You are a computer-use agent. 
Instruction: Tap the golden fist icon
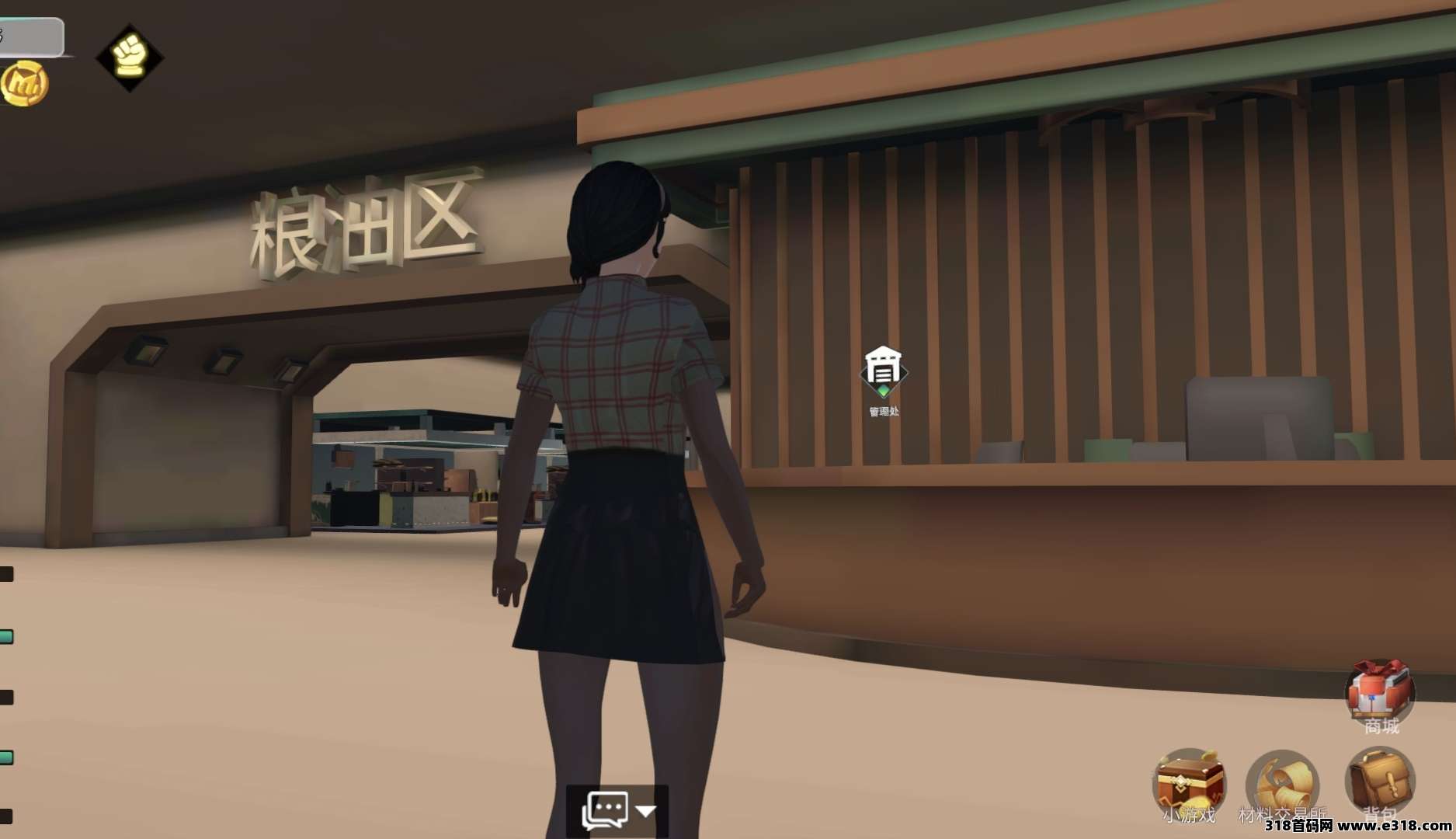129,57
